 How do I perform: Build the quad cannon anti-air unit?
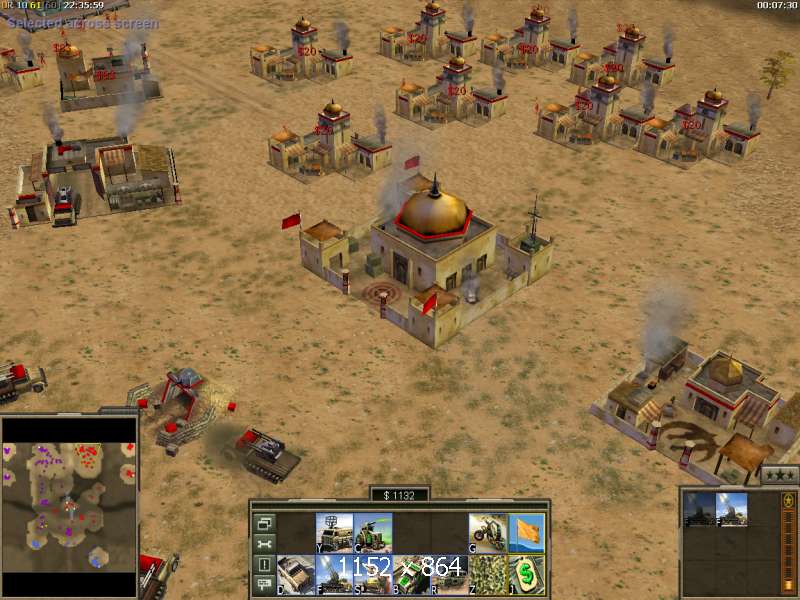point(333,572)
